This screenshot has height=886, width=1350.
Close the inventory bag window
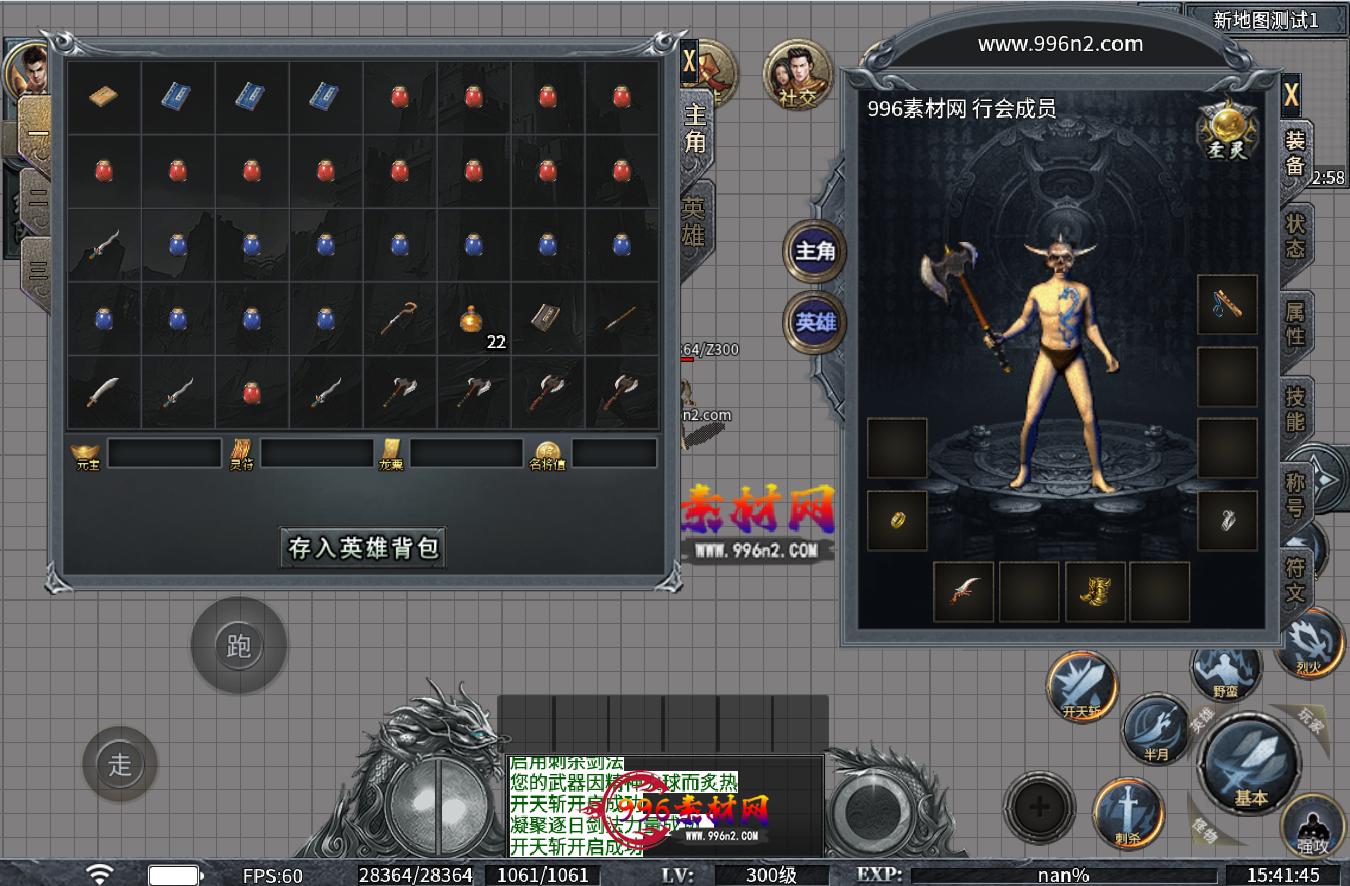(689, 61)
